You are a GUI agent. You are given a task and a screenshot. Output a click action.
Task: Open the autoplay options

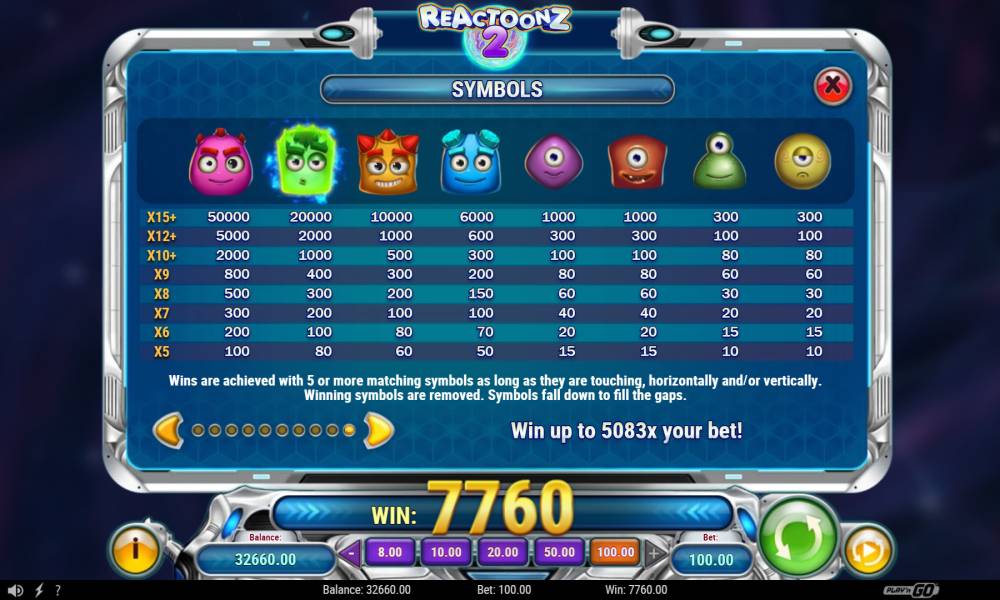pyautogui.click(x=867, y=550)
